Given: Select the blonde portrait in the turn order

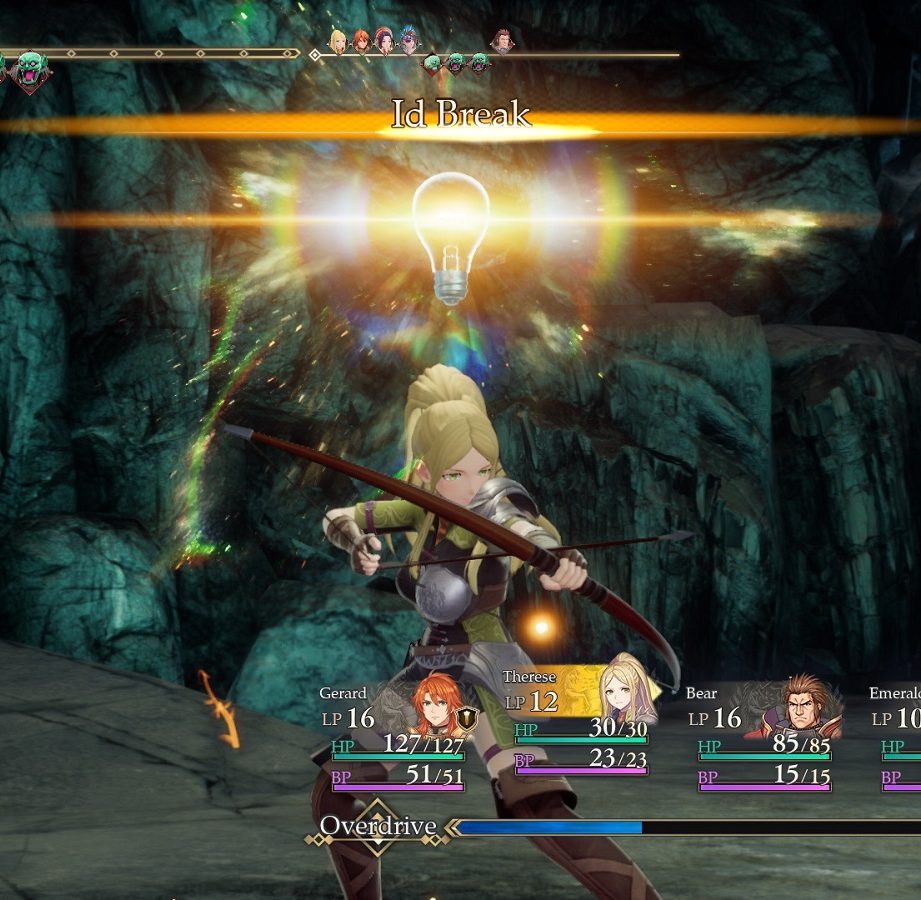Looking at the screenshot, I should pyautogui.click(x=338, y=41).
